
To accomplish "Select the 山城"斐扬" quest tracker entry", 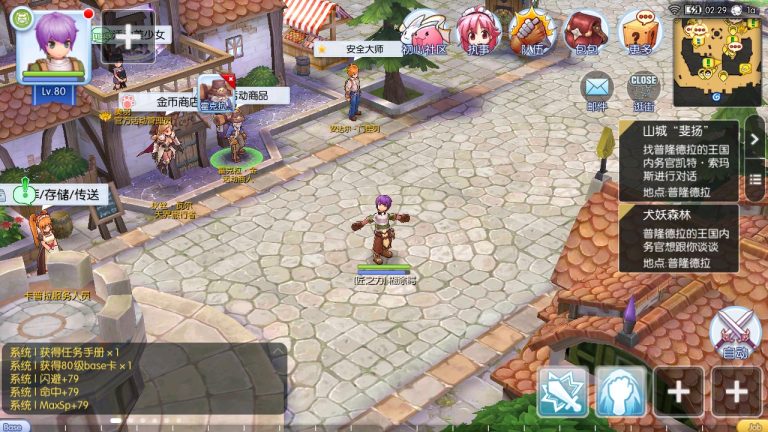I will tap(679, 158).
